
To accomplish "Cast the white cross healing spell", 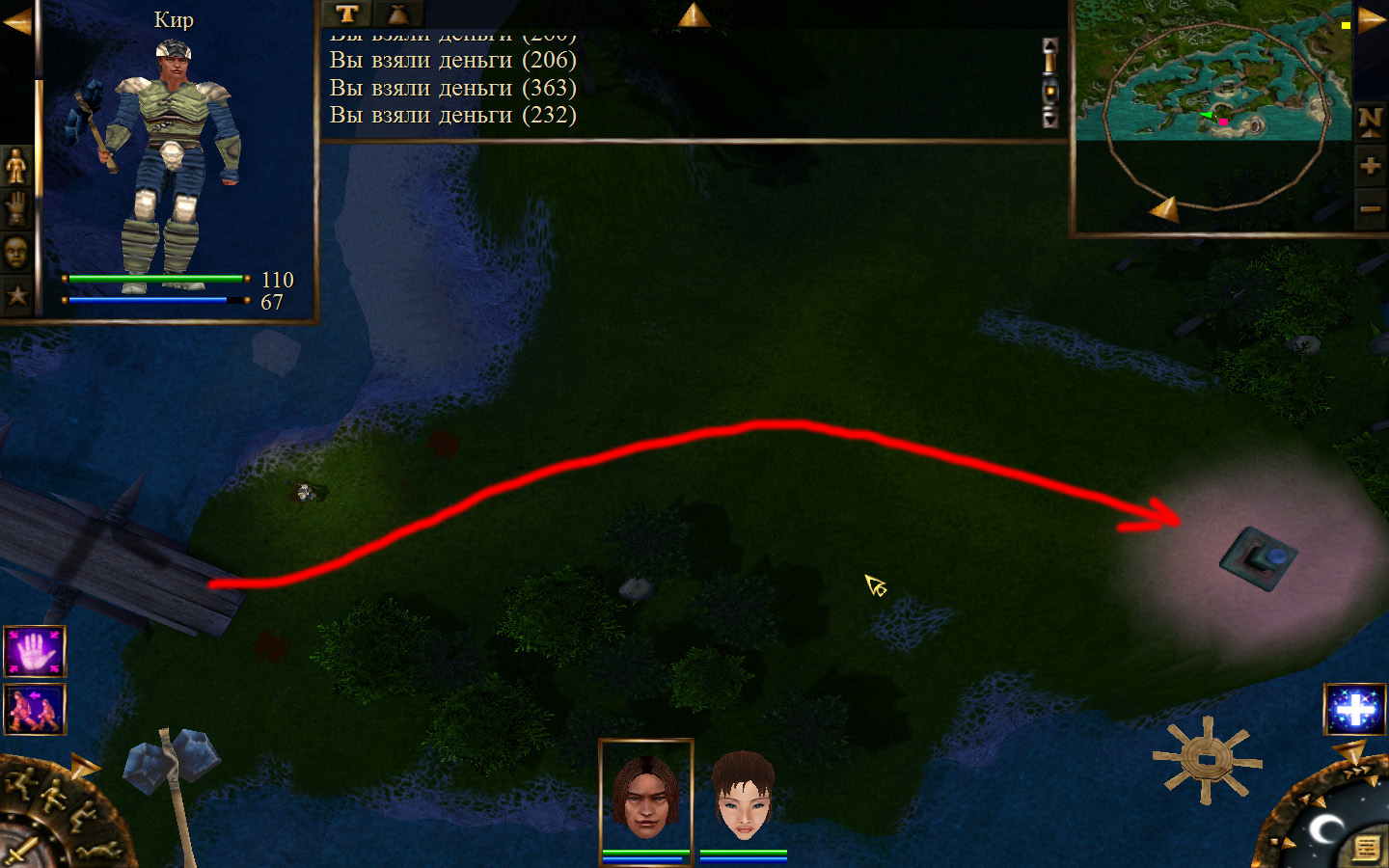I will point(1354,710).
